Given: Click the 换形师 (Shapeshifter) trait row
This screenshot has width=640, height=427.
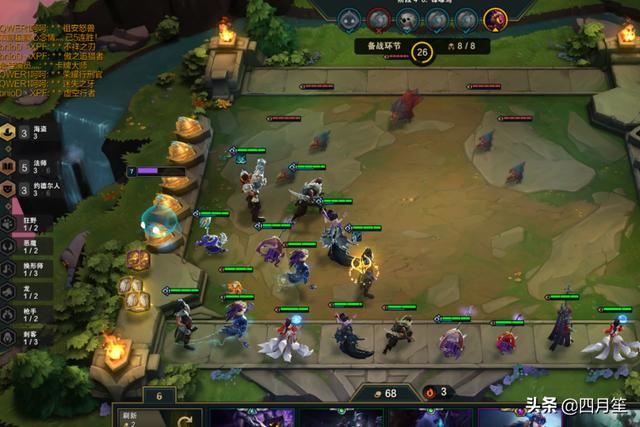Looking at the screenshot, I should coord(22,271).
